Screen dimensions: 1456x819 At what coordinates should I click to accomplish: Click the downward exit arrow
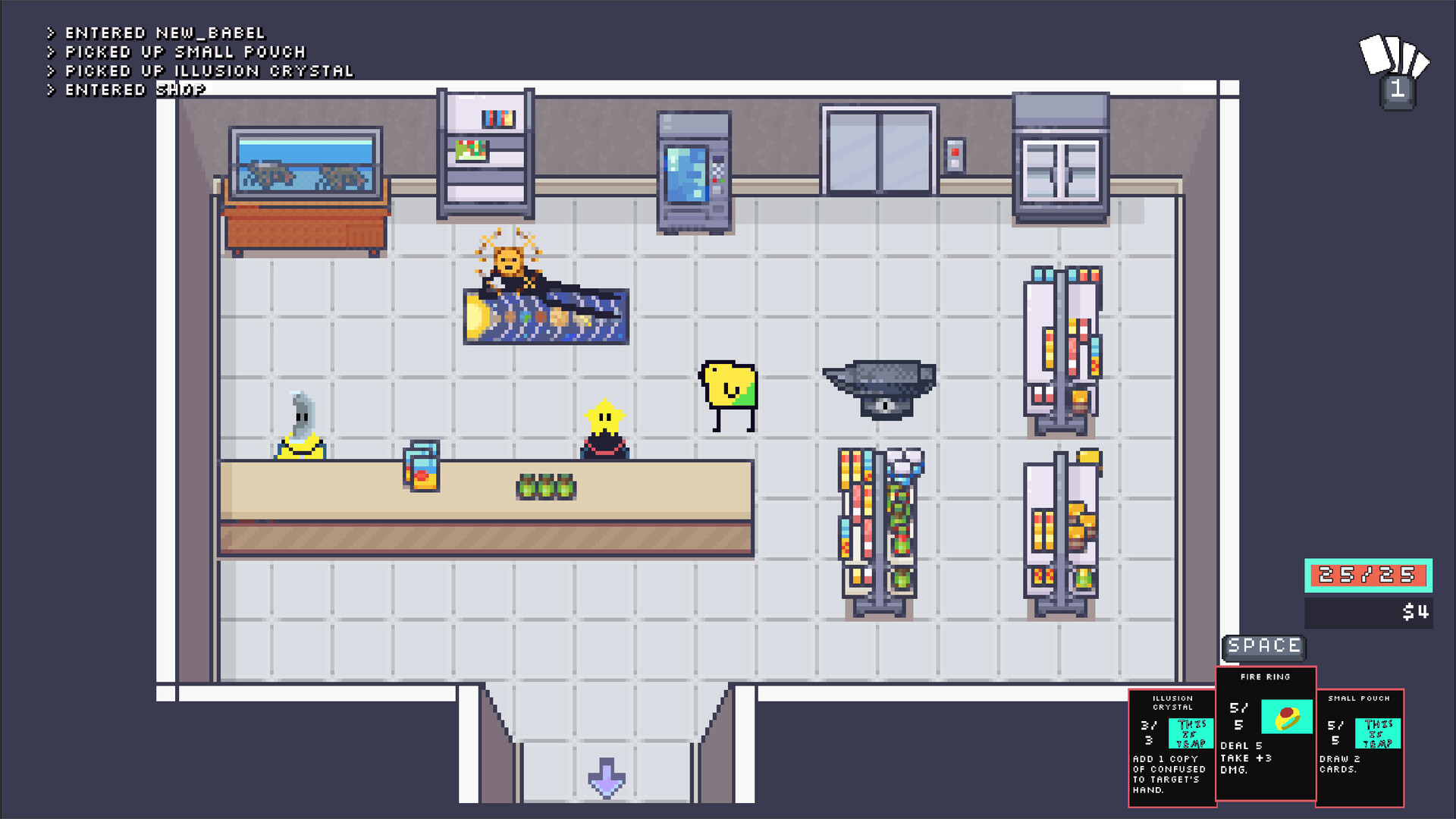coord(605,777)
